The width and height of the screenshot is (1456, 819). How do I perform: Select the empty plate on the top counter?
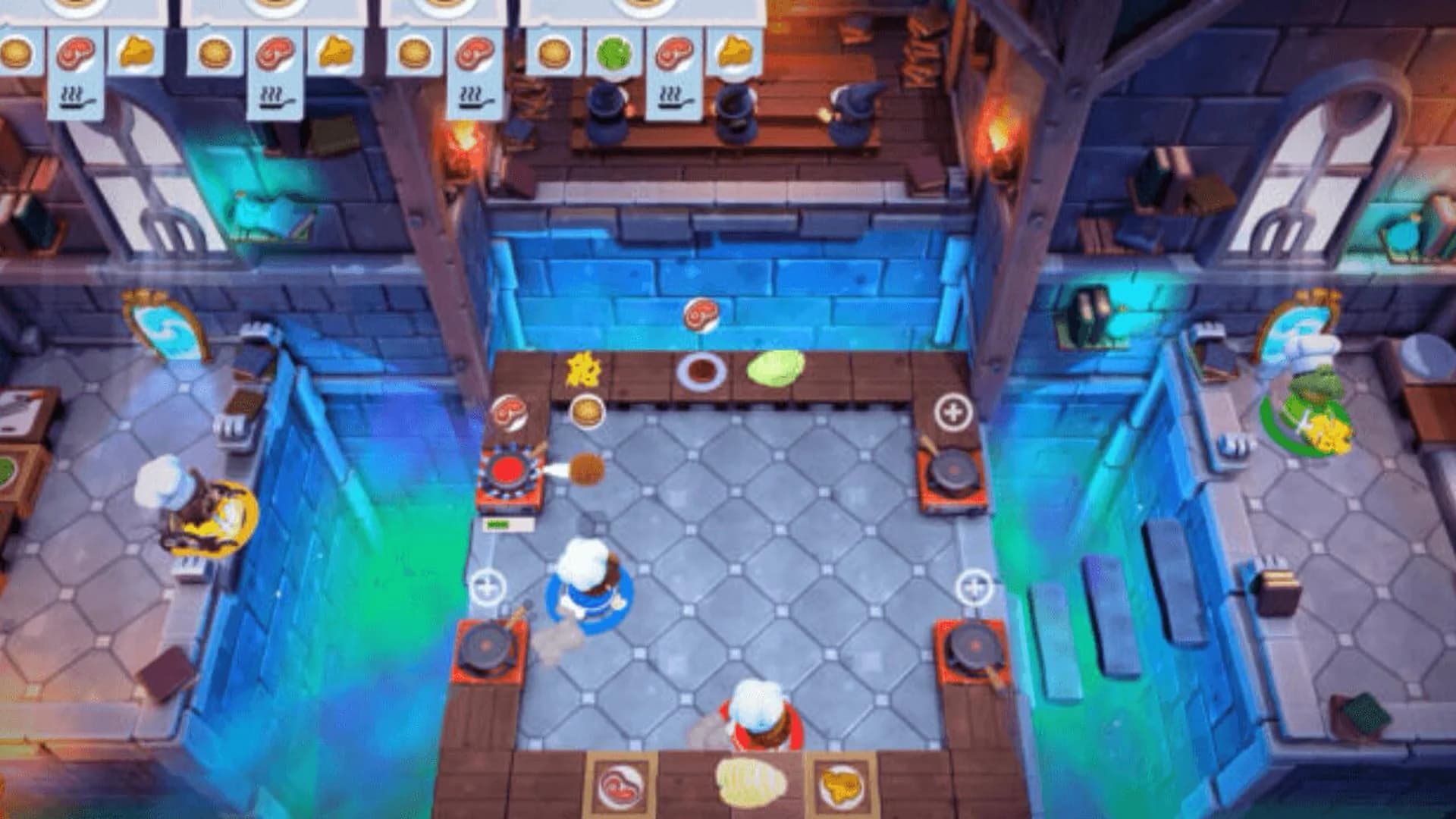700,371
